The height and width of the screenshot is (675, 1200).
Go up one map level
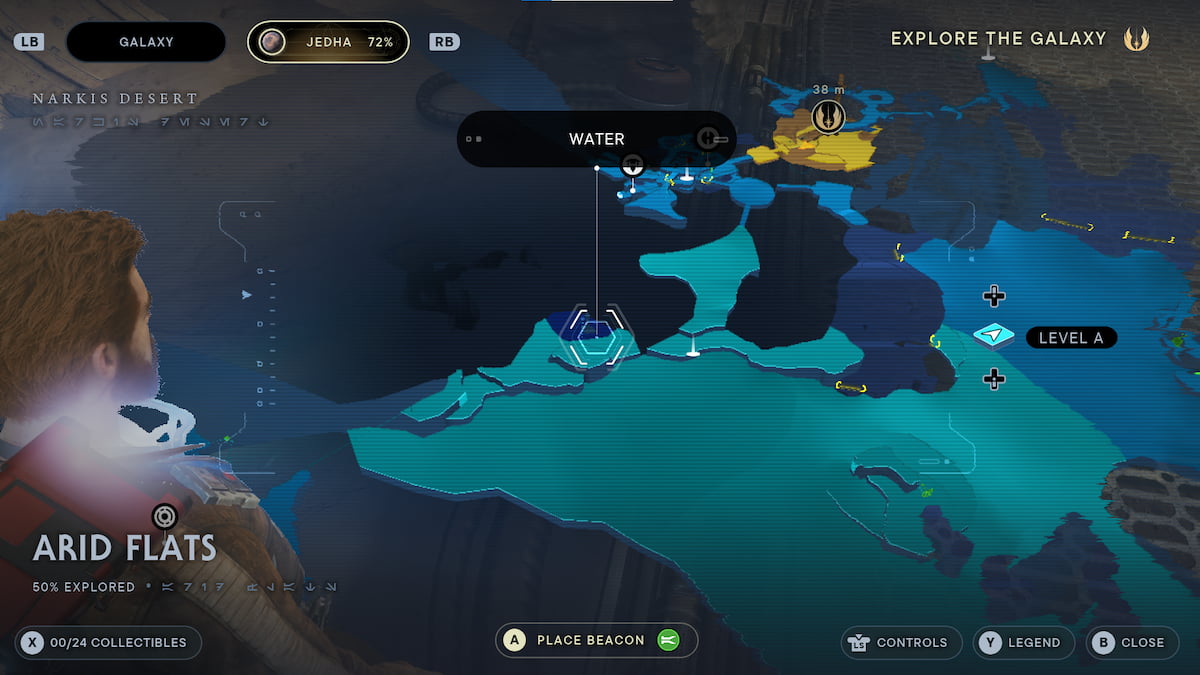[x=993, y=295]
